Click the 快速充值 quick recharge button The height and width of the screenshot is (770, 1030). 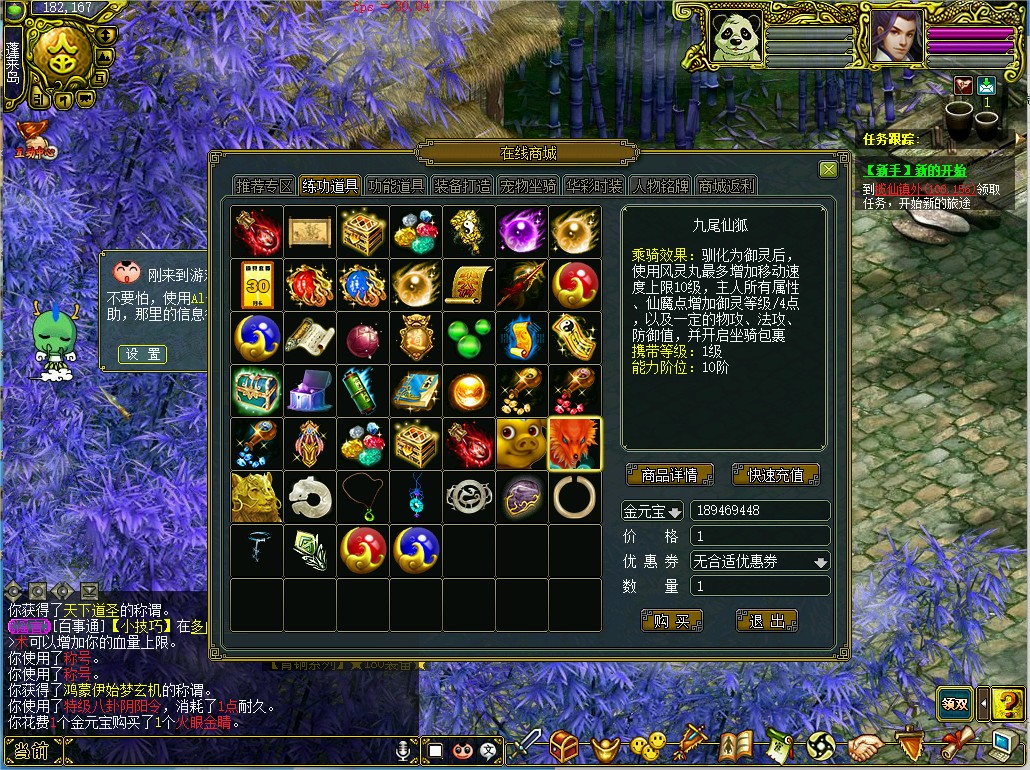[x=775, y=474]
